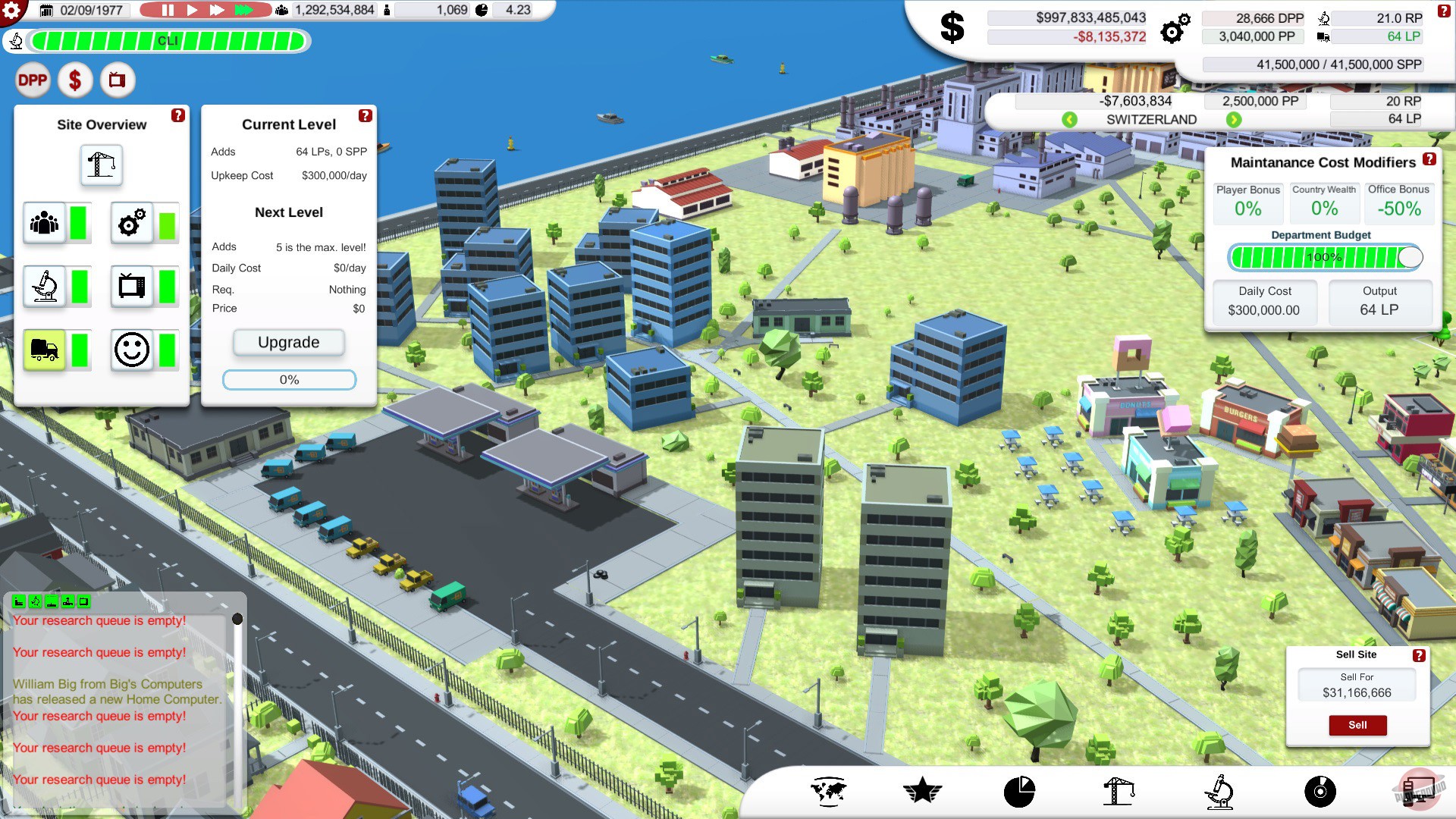1456x819 pixels.
Task: Adjust the Department Budget slider
Action: tap(1411, 257)
